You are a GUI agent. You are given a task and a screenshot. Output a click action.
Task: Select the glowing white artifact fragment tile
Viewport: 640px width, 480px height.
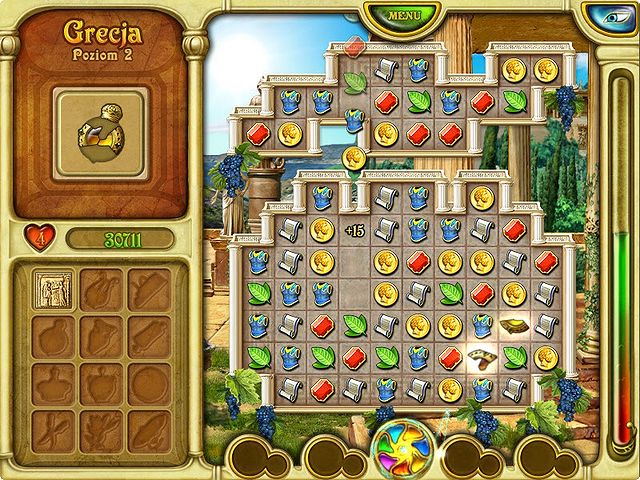tap(483, 357)
